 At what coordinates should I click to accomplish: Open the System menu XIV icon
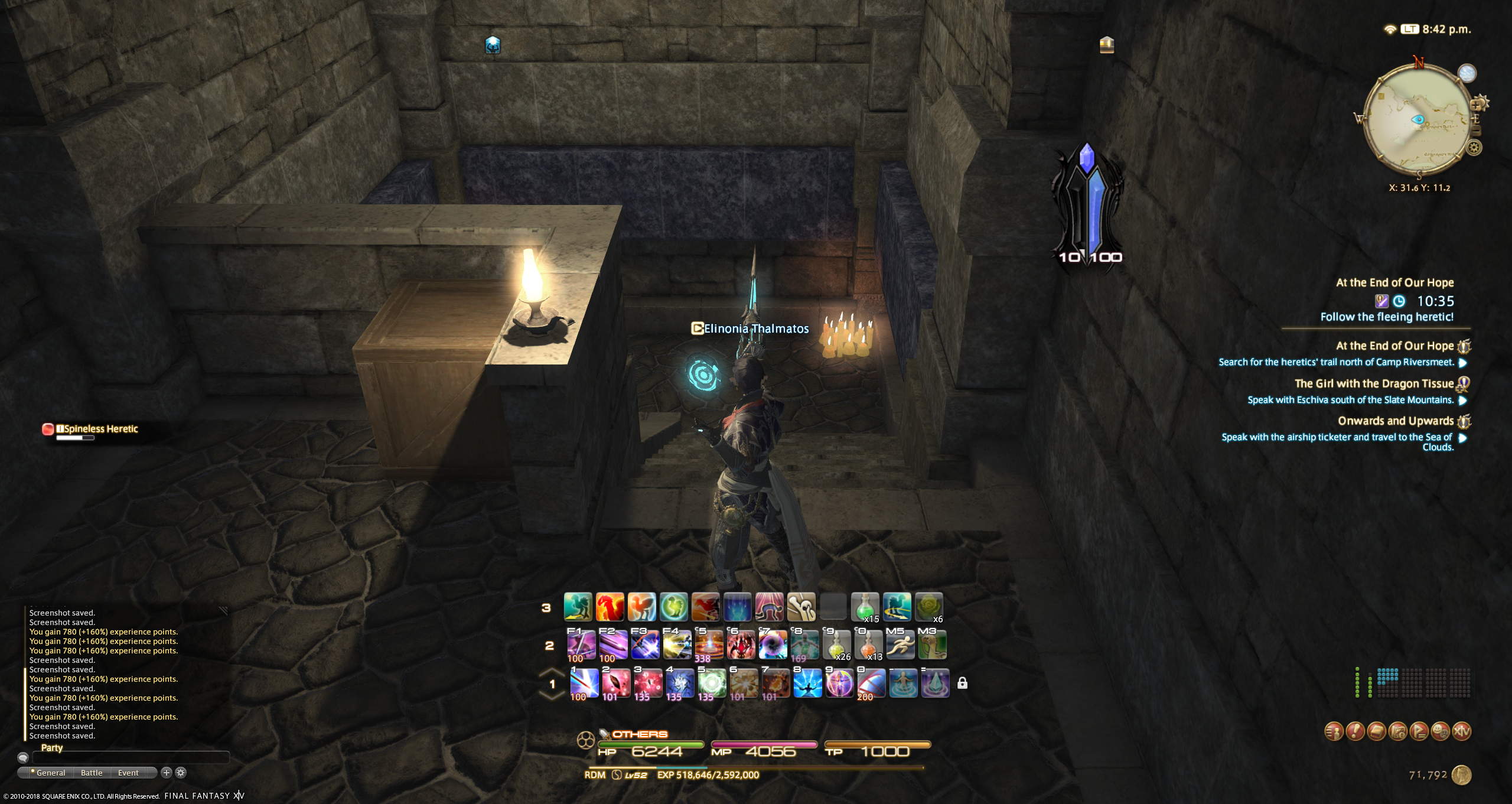(x=1461, y=731)
